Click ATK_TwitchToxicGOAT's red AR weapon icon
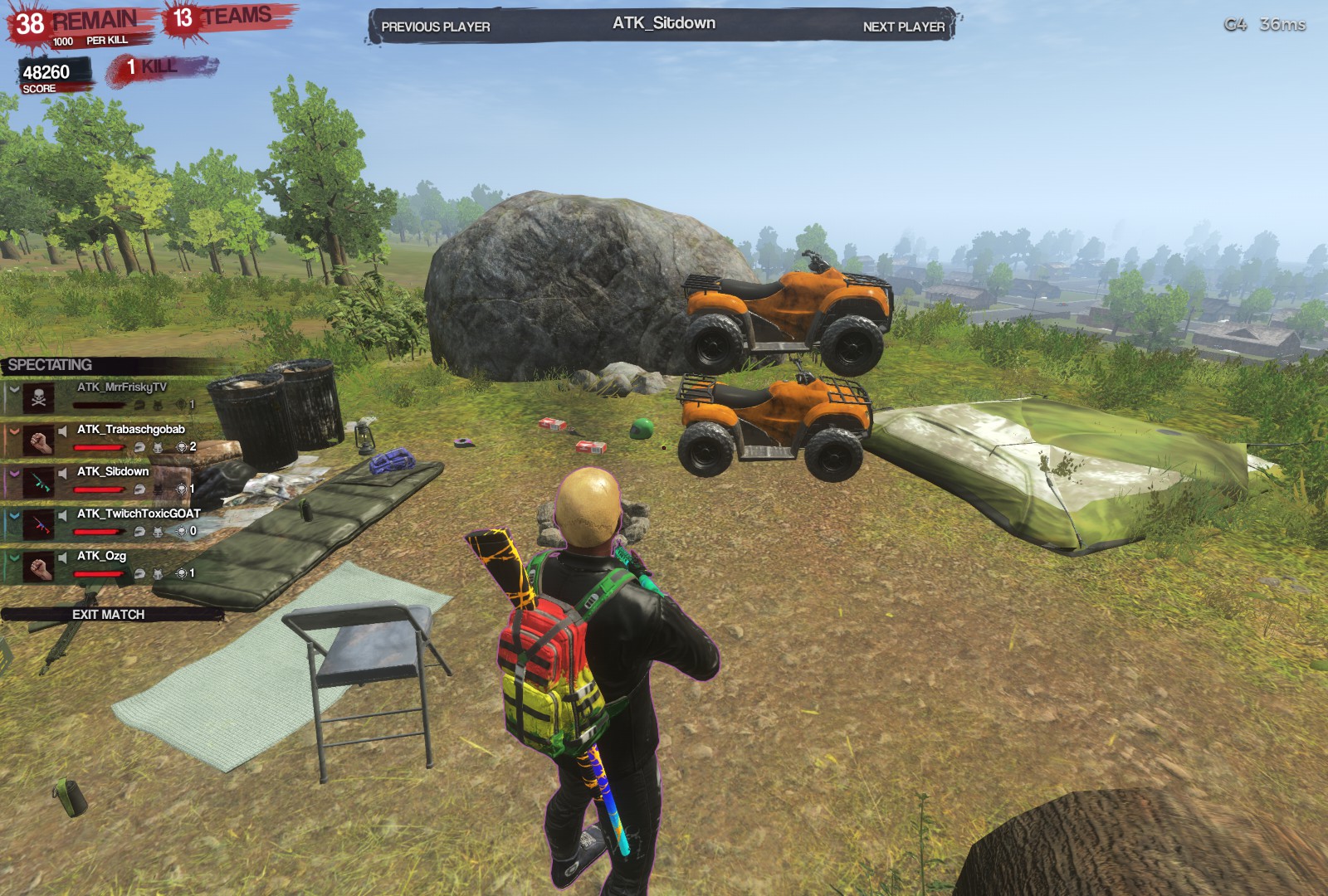 click(x=39, y=525)
